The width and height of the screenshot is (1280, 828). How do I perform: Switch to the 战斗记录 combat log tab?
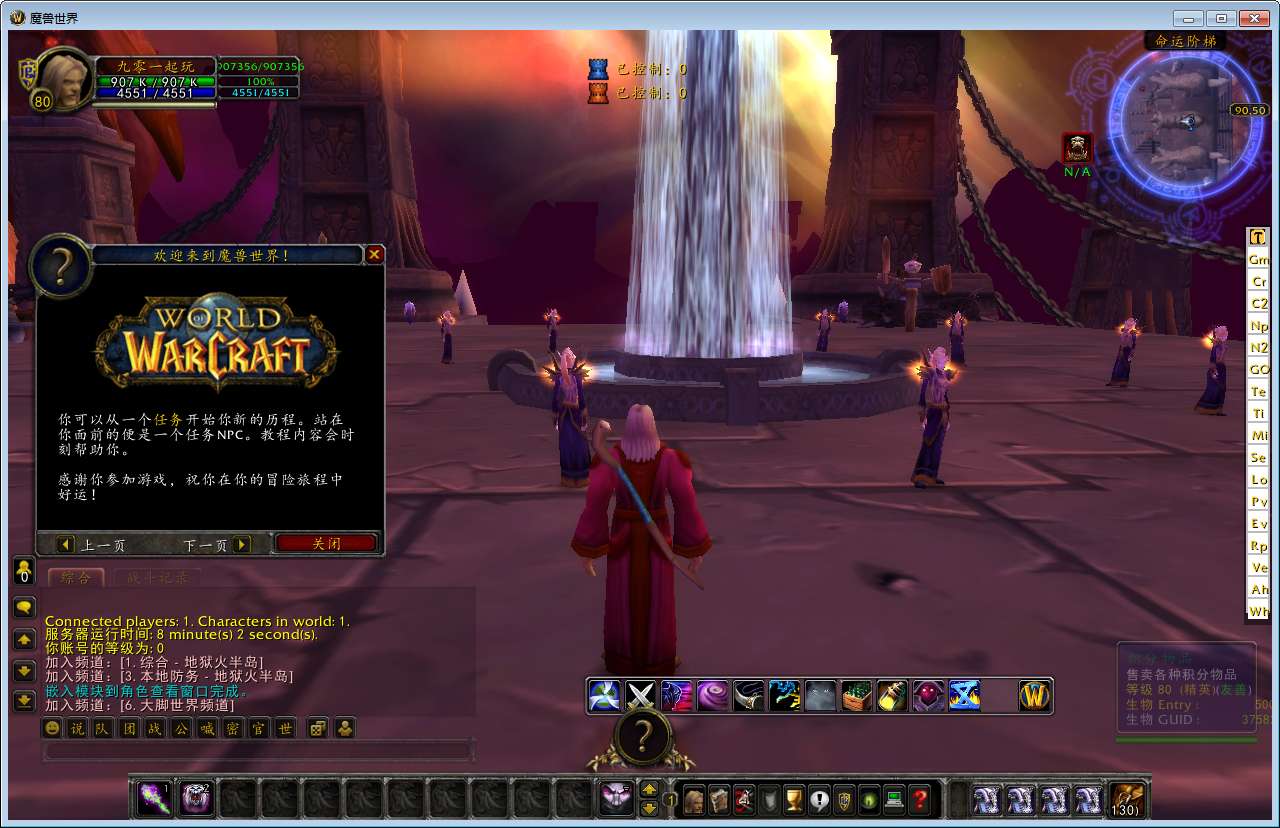tap(157, 577)
